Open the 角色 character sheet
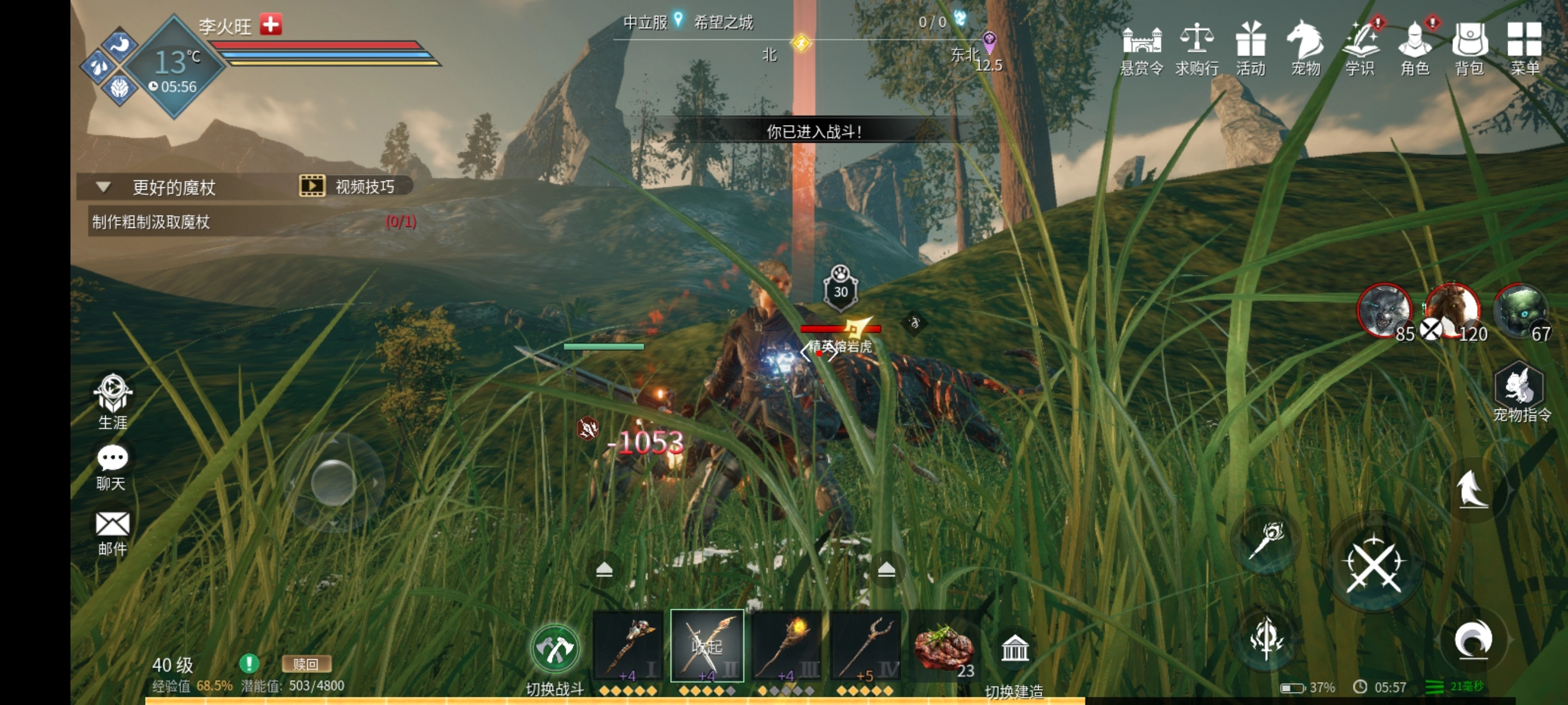This screenshot has width=1568, height=705. pyautogui.click(x=1415, y=49)
